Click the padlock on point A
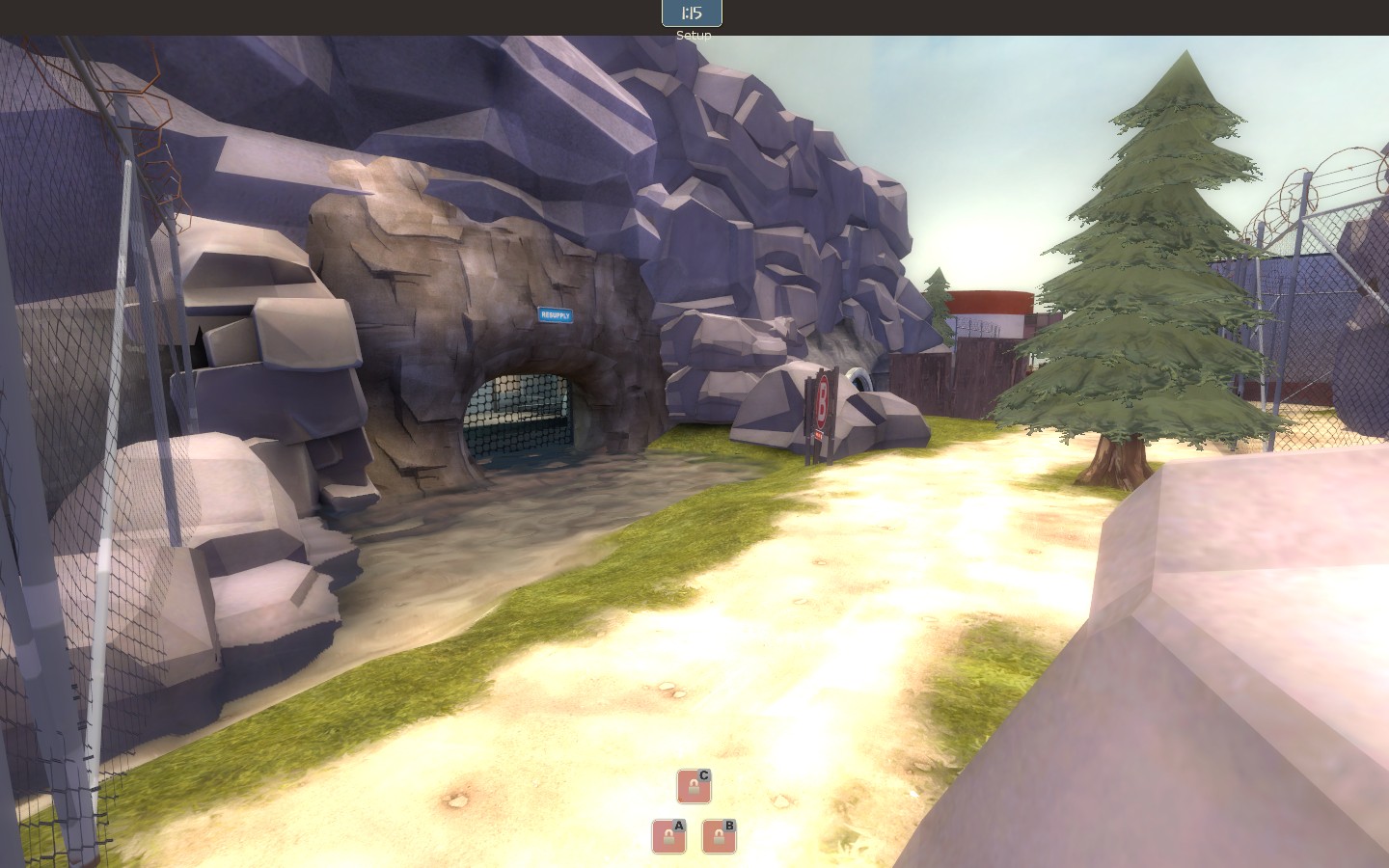The height and width of the screenshot is (868, 1389). click(x=667, y=837)
